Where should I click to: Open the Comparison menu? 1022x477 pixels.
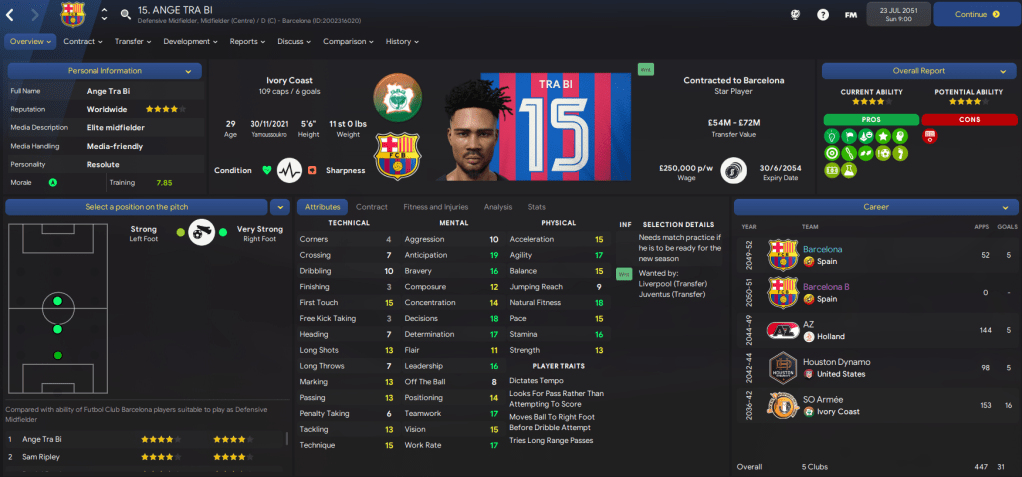348,42
